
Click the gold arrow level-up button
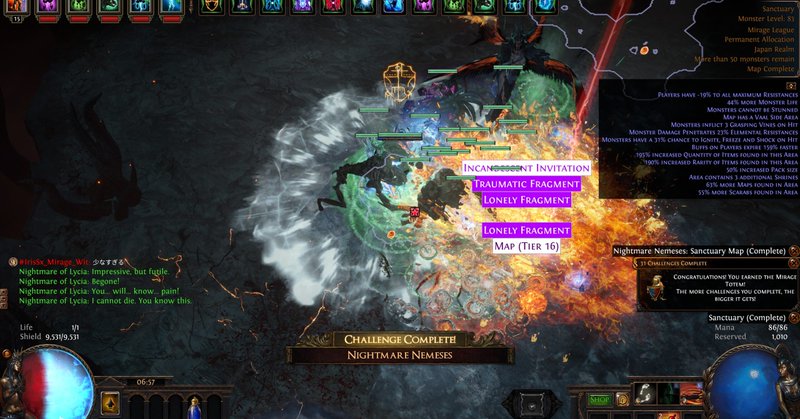[111, 404]
